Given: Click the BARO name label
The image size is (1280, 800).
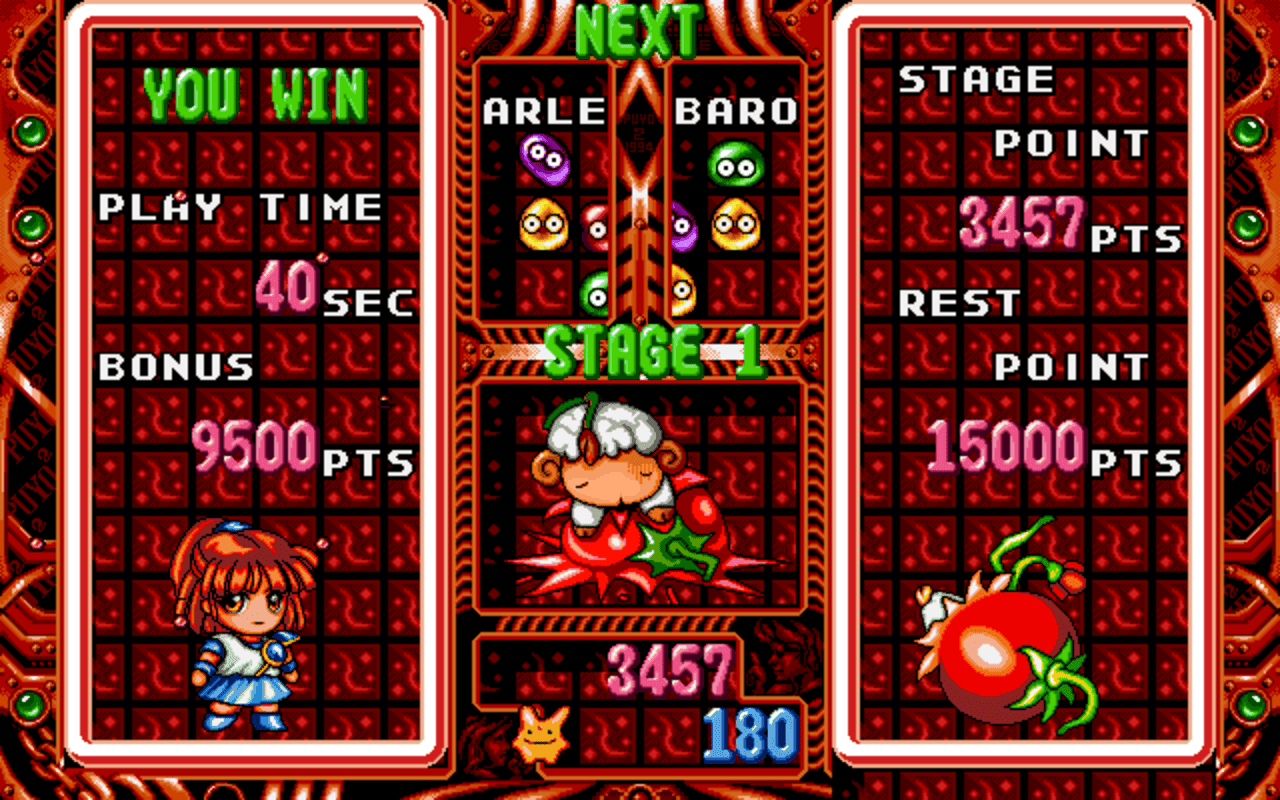Looking at the screenshot, I should click(x=738, y=113).
